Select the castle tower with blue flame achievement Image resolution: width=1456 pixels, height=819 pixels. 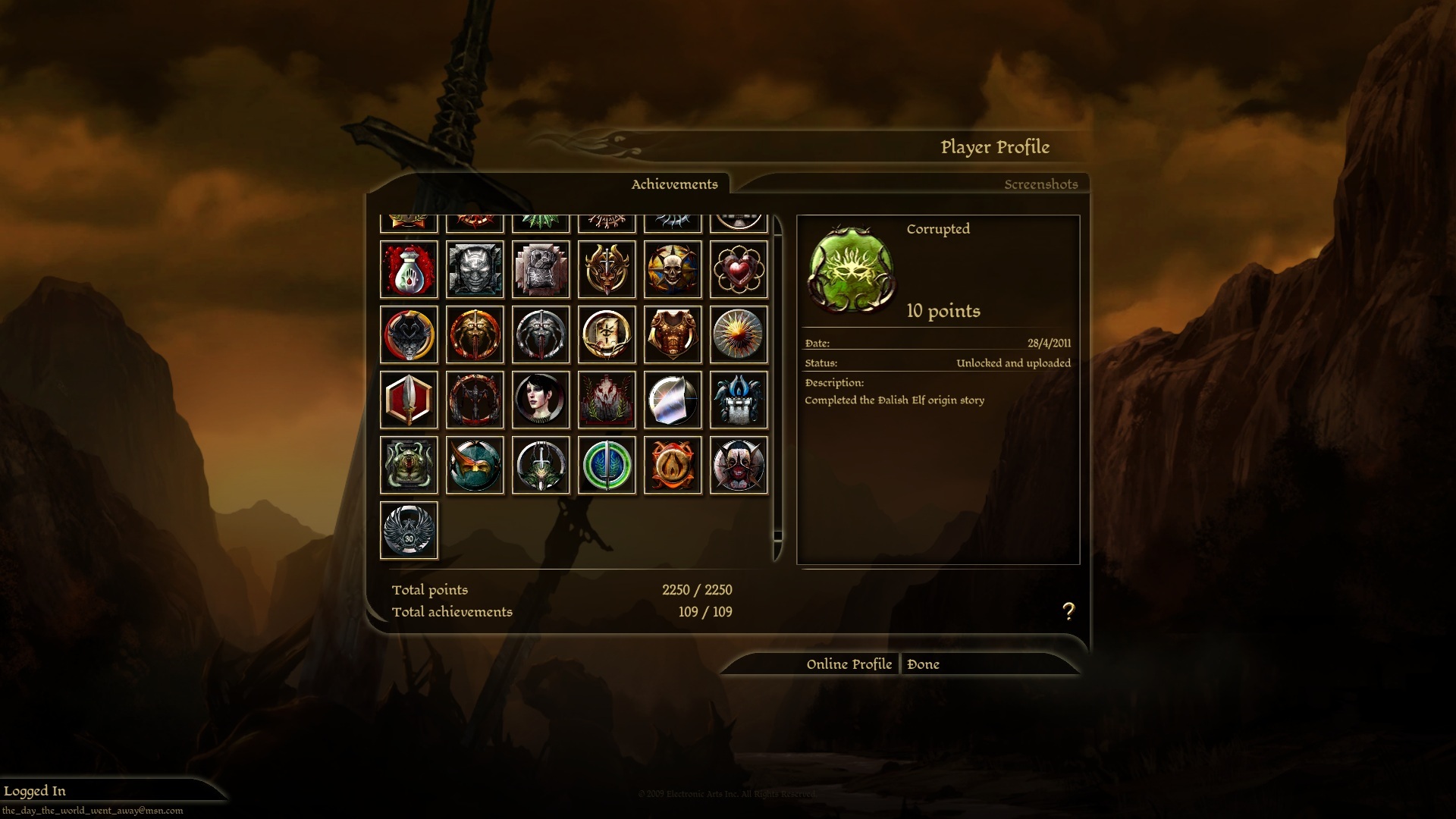click(739, 400)
